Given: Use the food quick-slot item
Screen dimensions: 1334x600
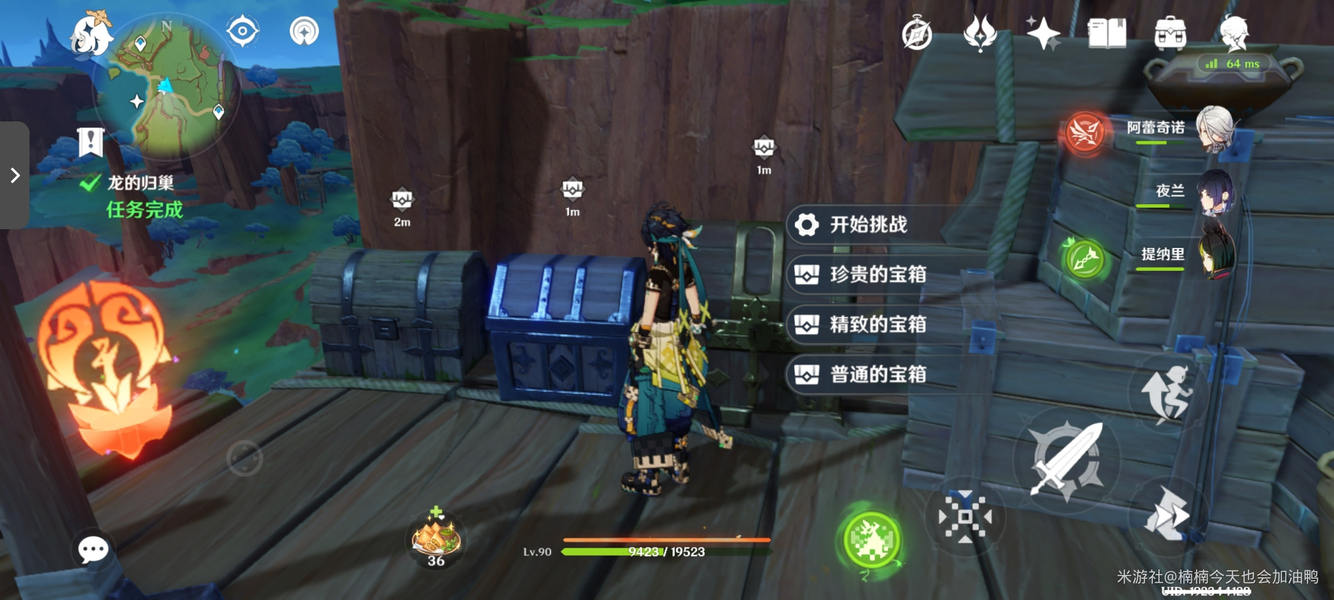Looking at the screenshot, I should point(437,538).
